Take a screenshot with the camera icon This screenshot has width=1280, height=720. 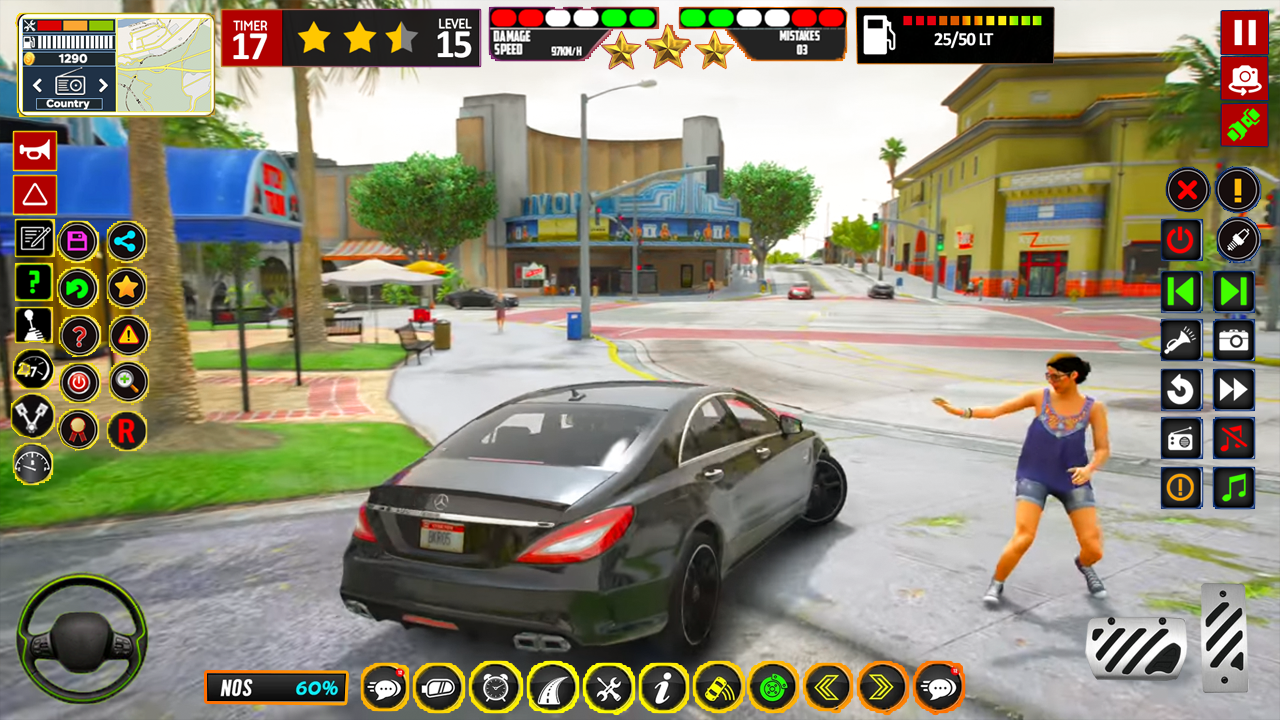click(x=1234, y=340)
